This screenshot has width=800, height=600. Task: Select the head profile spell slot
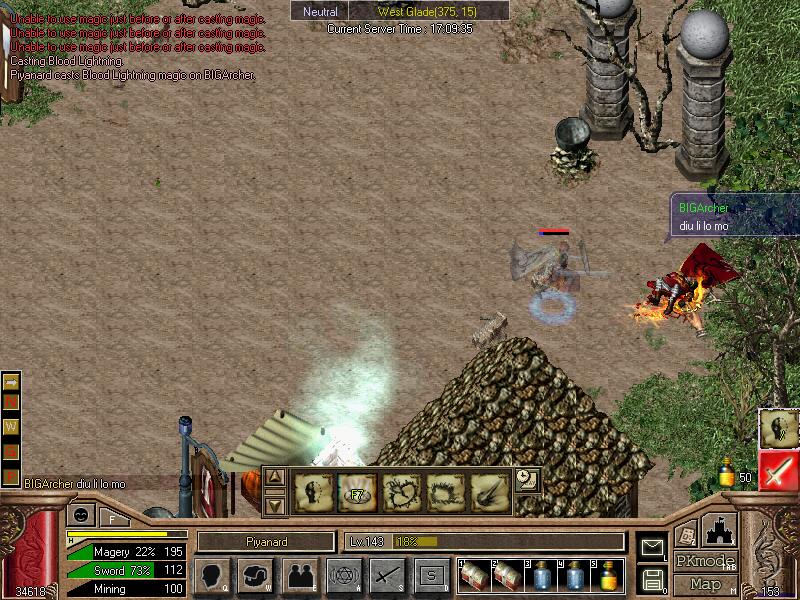click(x=313, y=493)
